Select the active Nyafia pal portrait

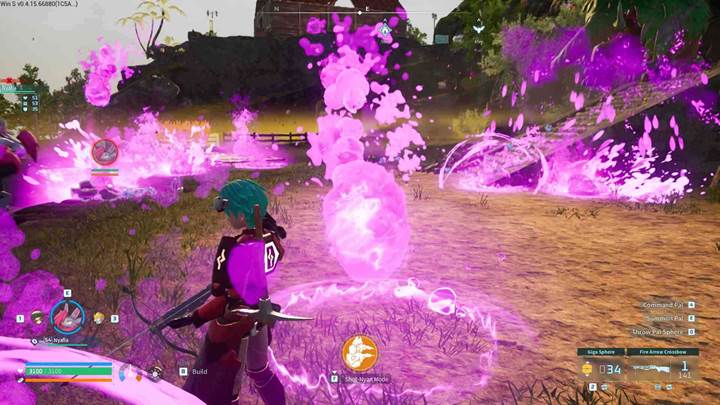coord(67,317)
